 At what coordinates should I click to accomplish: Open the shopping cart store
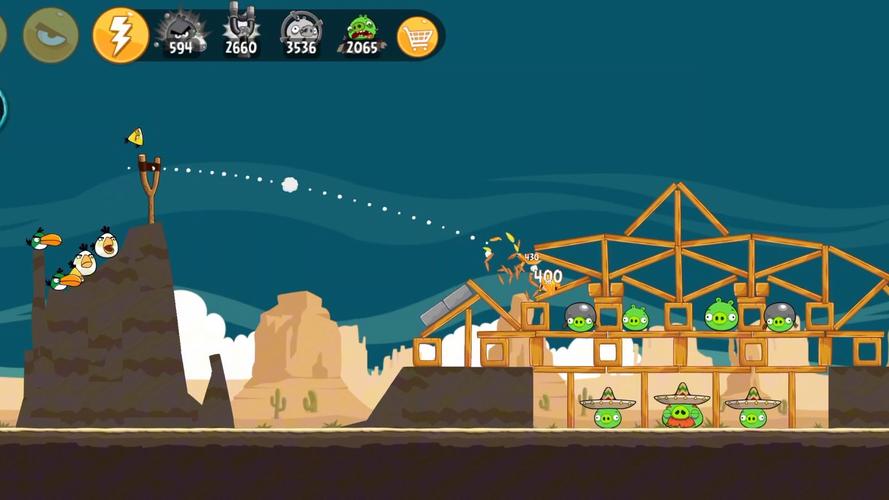coord(417,37)
